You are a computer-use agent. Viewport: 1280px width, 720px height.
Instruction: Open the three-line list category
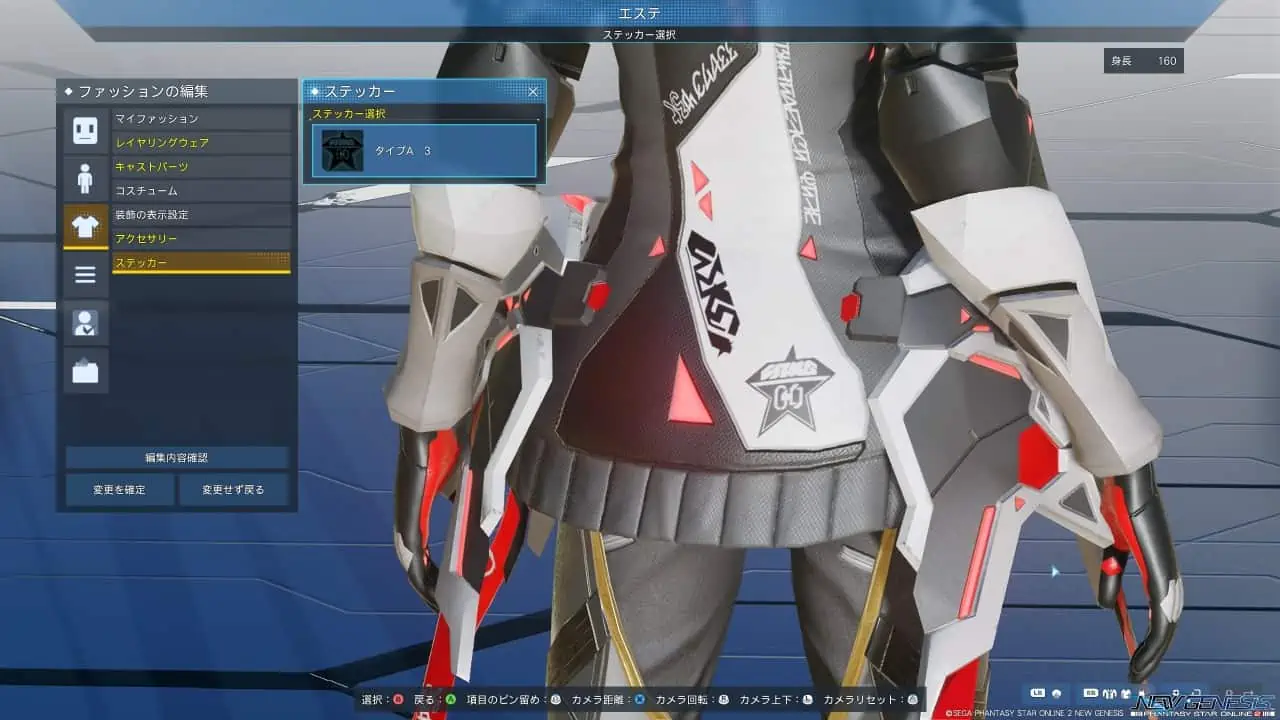[85, 274]
